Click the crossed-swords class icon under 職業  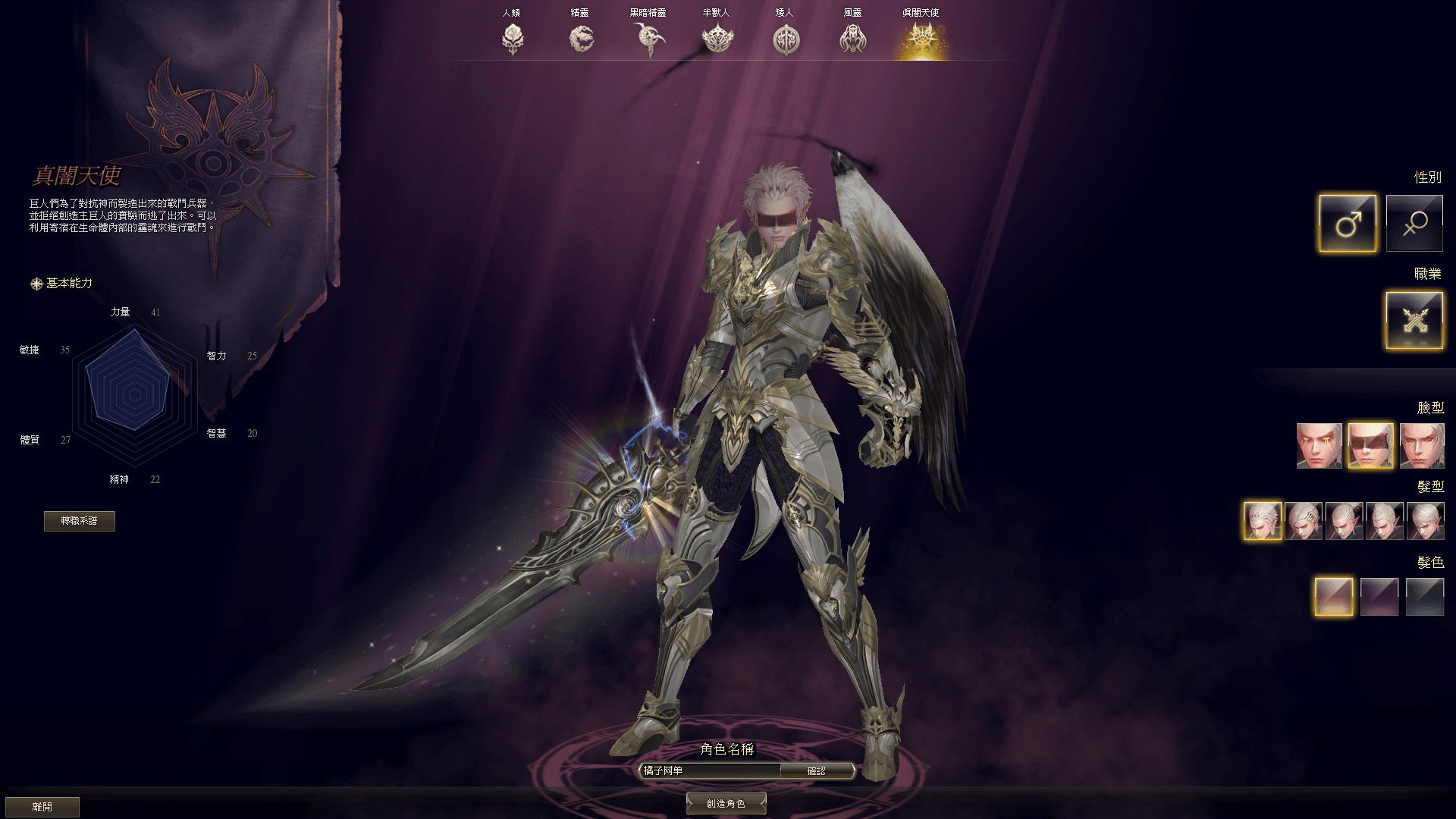coord(1414,319)
